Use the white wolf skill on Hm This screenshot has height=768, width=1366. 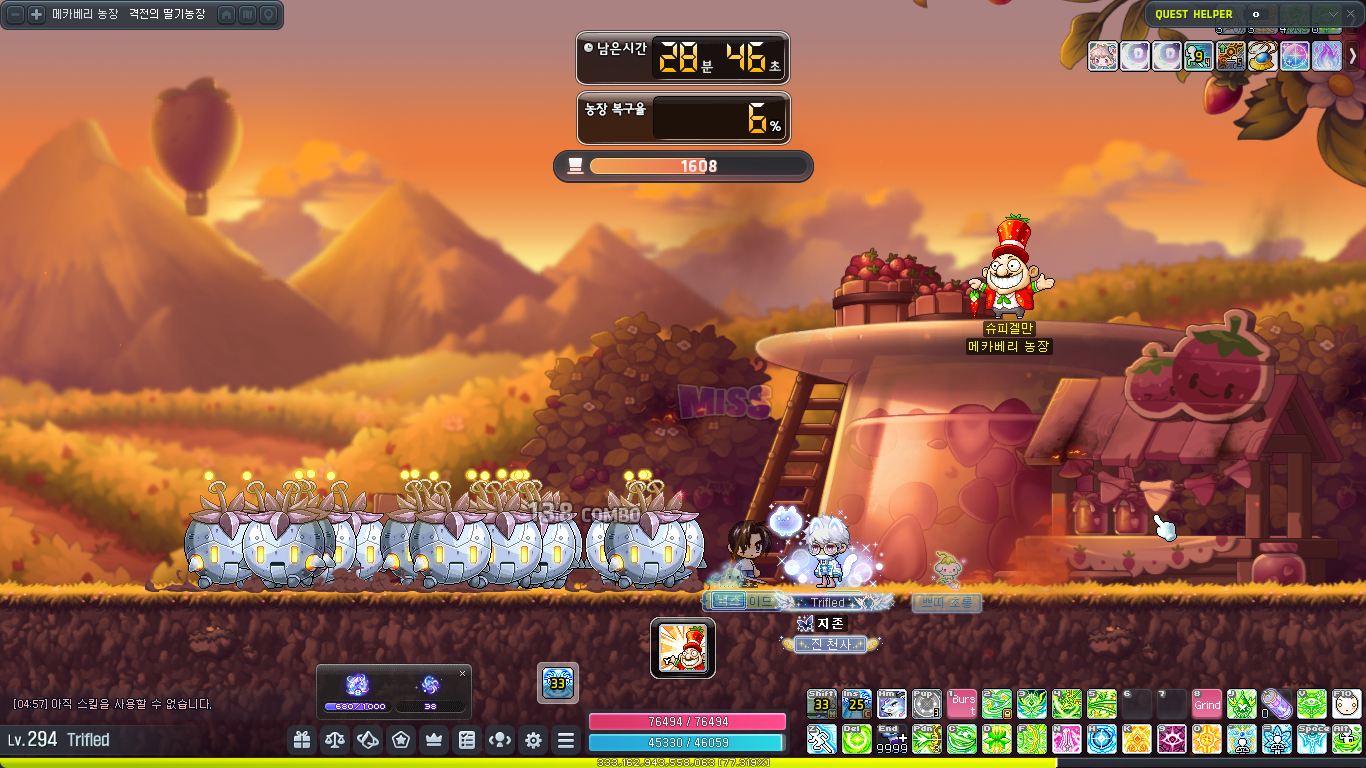pos(892,704)
